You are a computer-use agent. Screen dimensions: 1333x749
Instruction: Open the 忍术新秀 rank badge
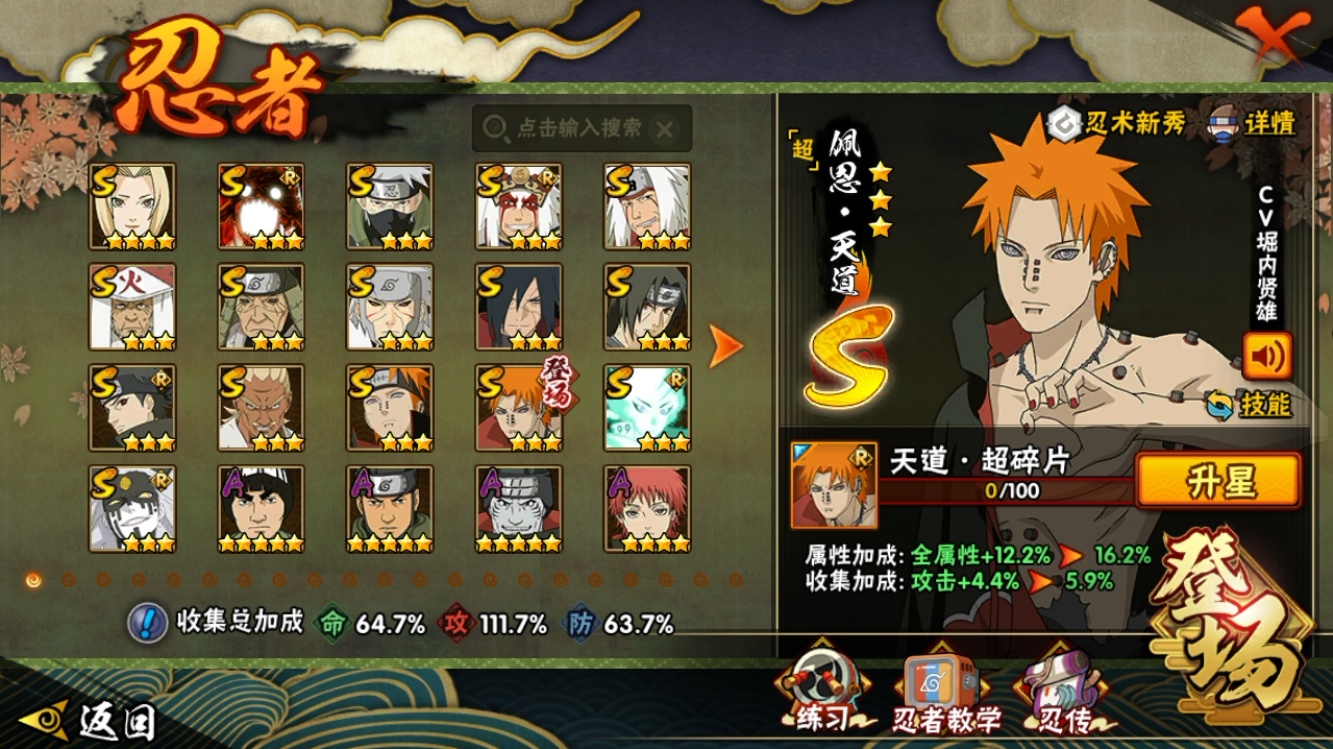click(x=1117, y=123)
